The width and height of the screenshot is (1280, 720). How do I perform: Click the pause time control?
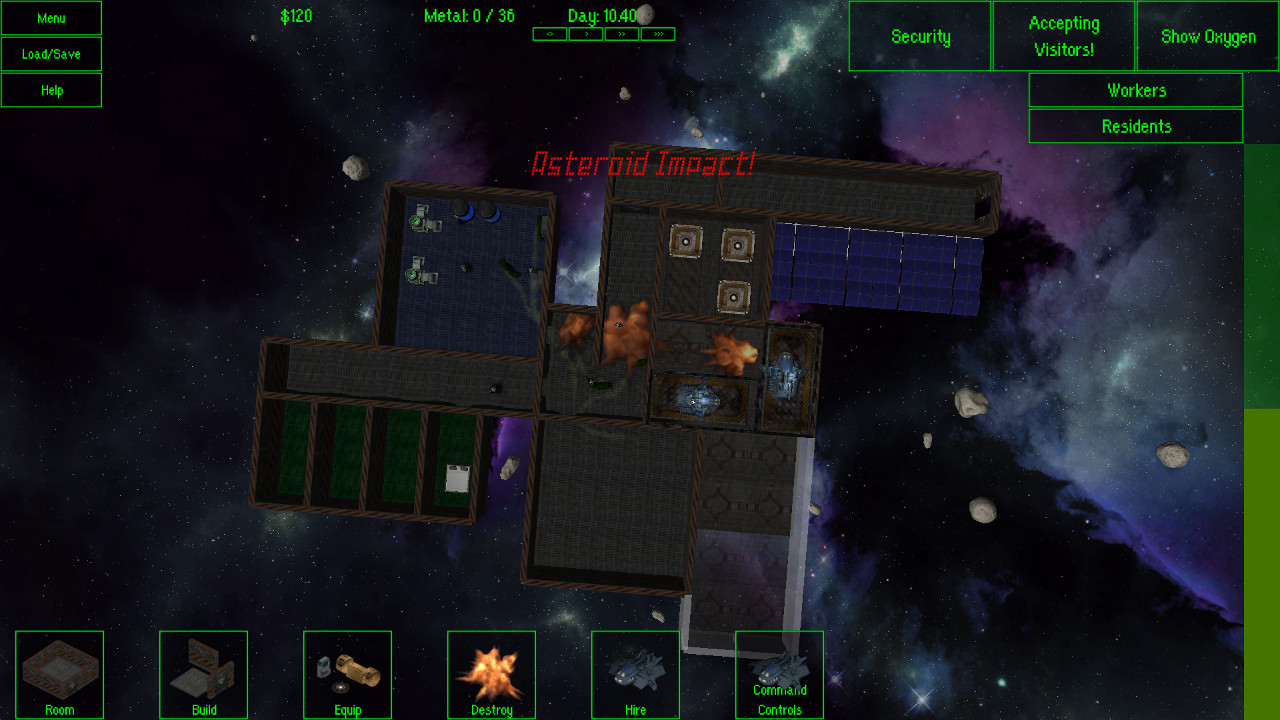(549, 33)
